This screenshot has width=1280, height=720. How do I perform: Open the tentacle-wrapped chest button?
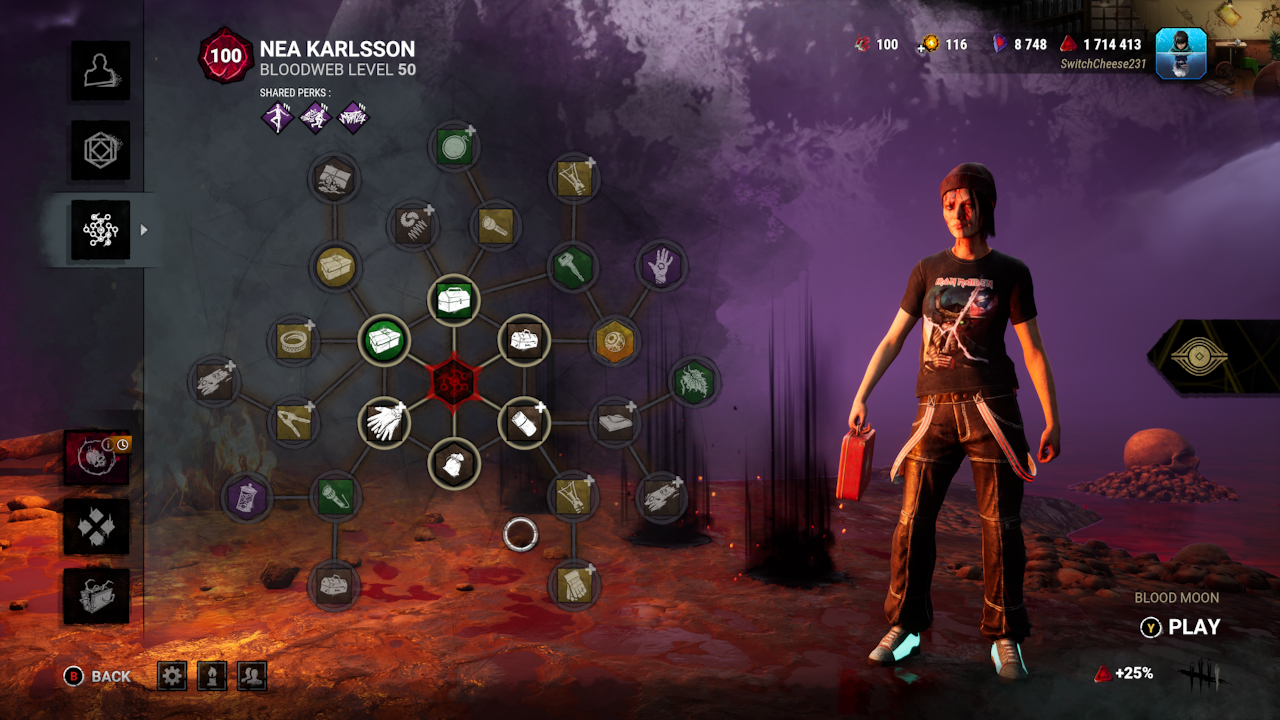[x=97, y=596]
